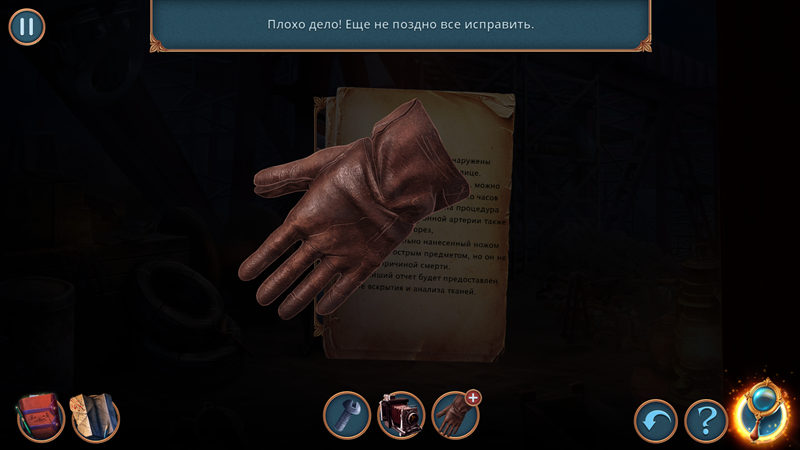Select the vintage camera inventory item

click(401, 415)
